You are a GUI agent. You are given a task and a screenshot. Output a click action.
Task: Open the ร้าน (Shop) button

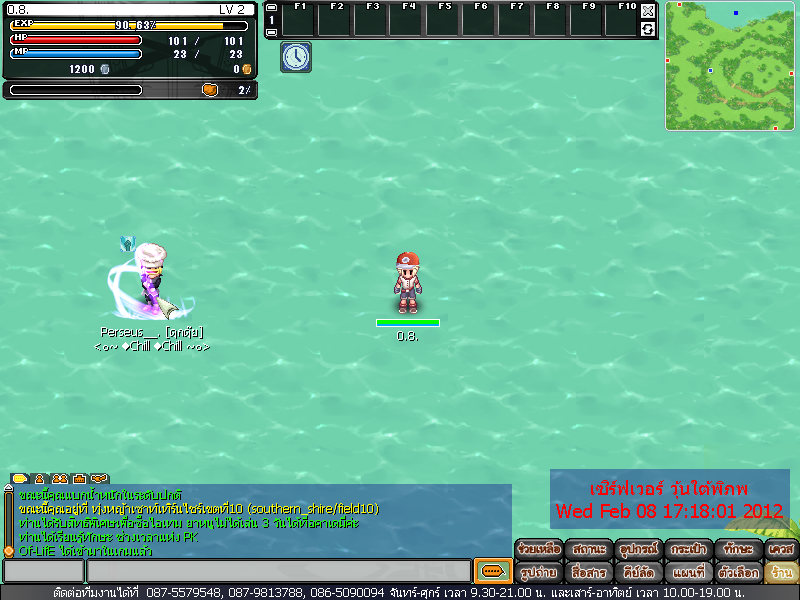(x=781, y=573)
